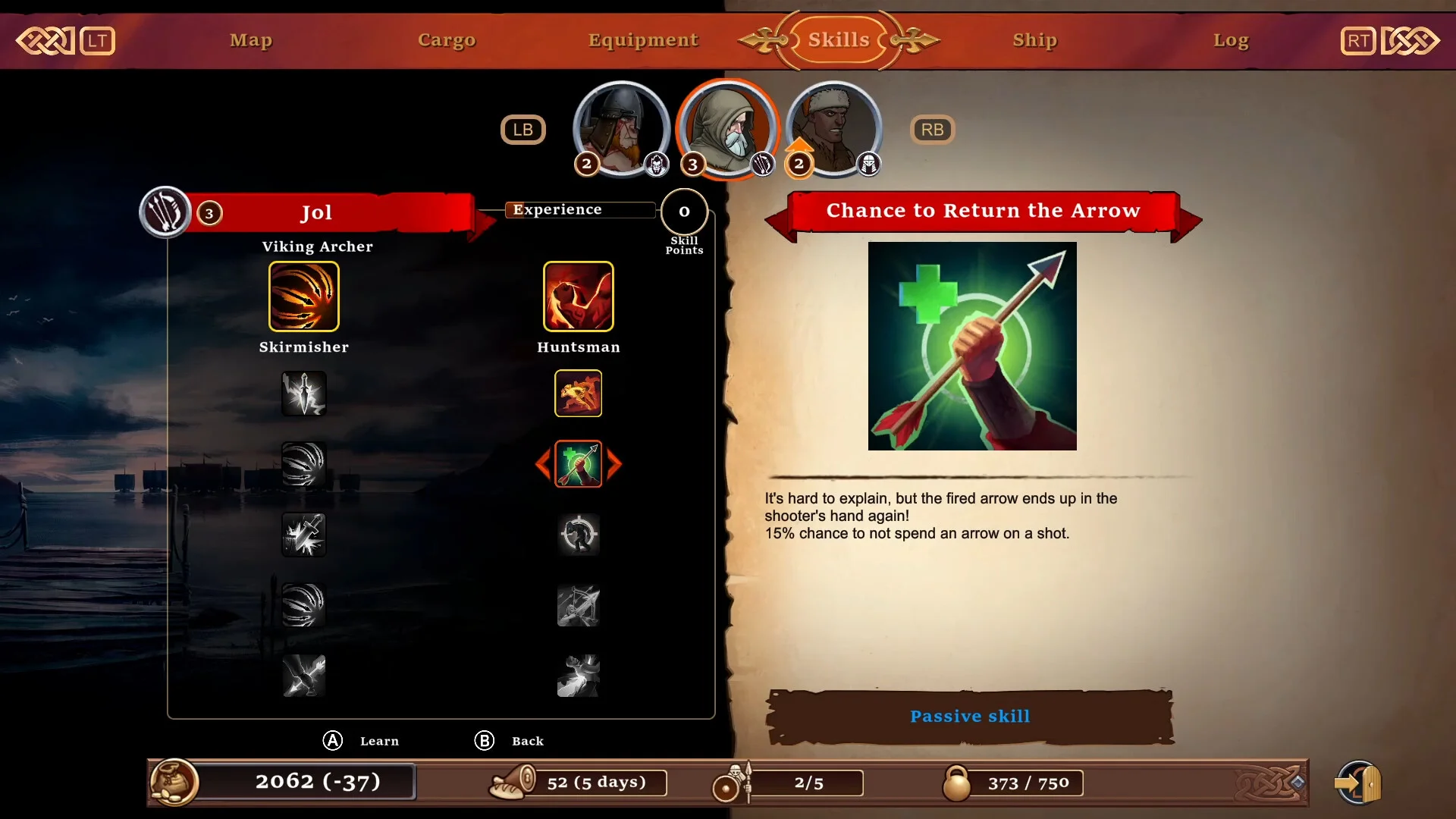Select the locked crossbow skill icon
1456x819 pixels.
pyautogui.click(x=578, y=606)
